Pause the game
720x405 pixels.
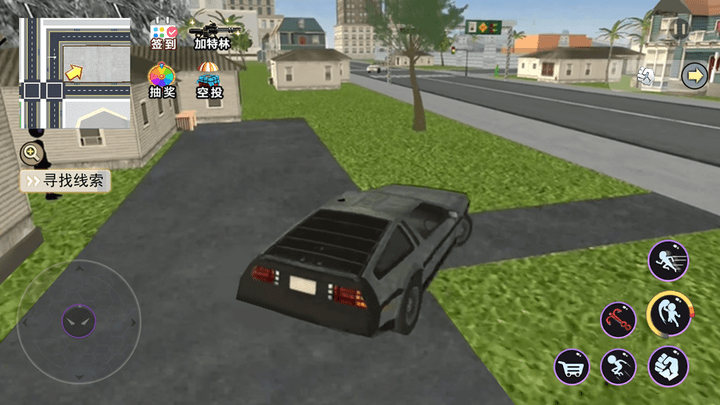click(680, 28)
